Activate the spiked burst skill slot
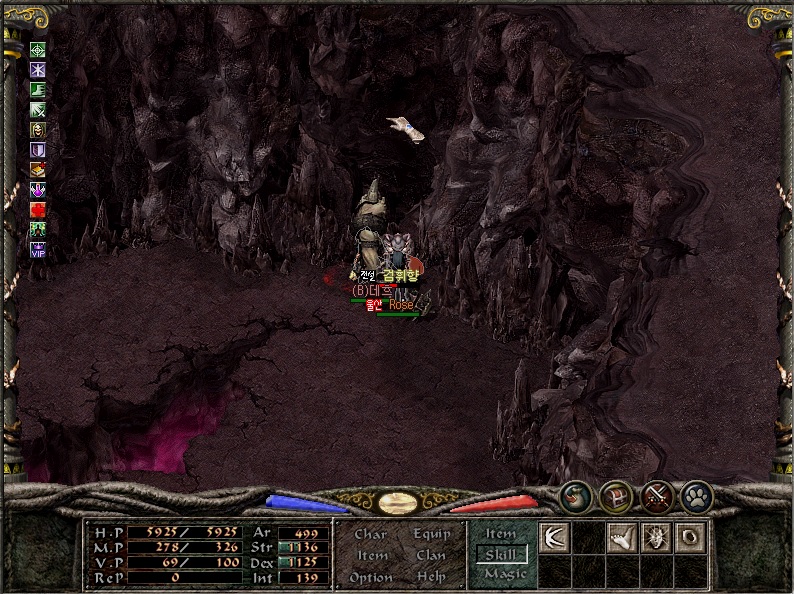Image resolution: width=794 pixels, height=594 pixels. click(x=656, y=538)
